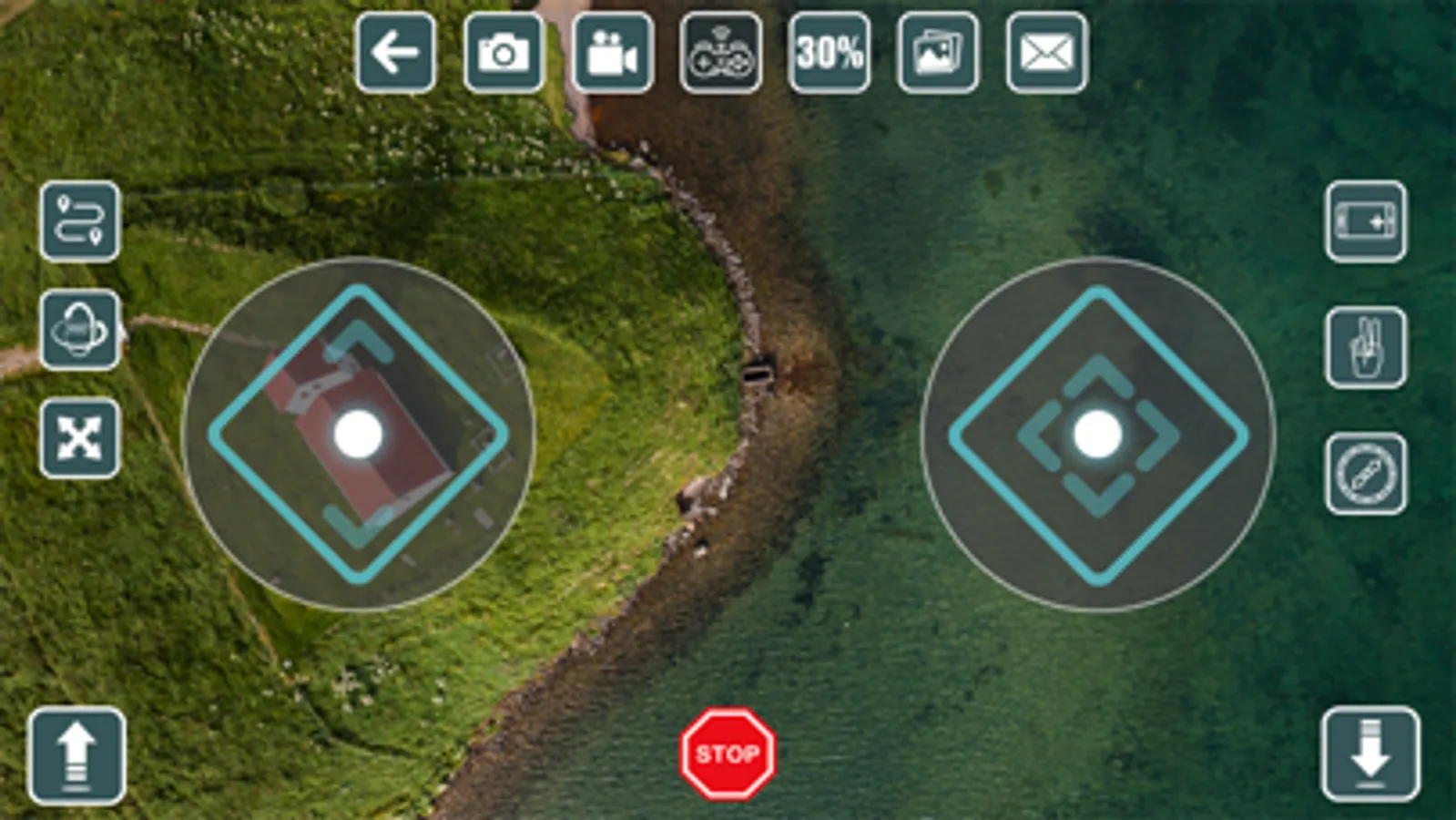The image size is (1456, 820).
Task: Toggle headless mode with crossed arrows
Action: point(79,436)
